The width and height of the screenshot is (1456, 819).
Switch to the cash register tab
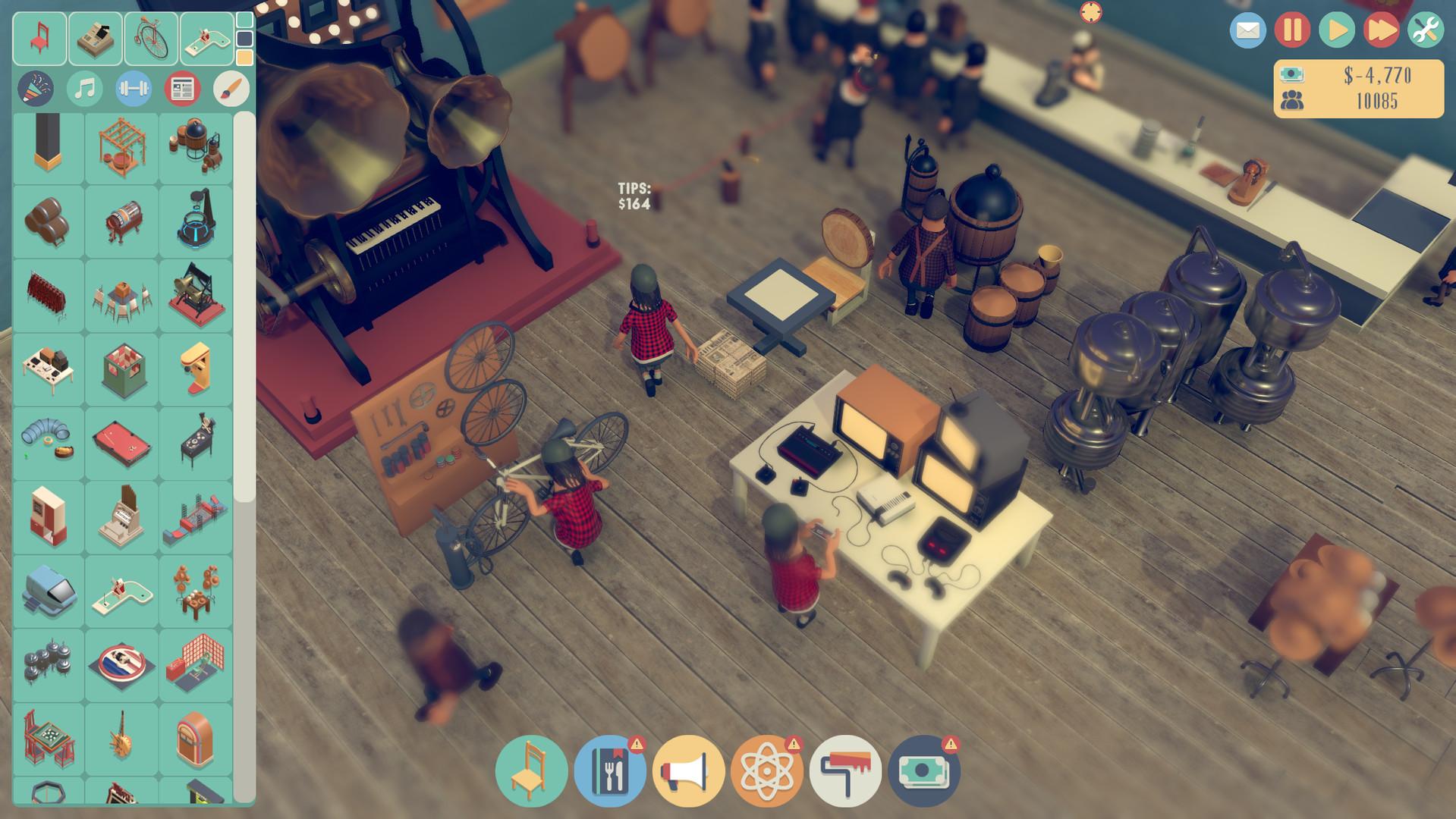(96, 38)
